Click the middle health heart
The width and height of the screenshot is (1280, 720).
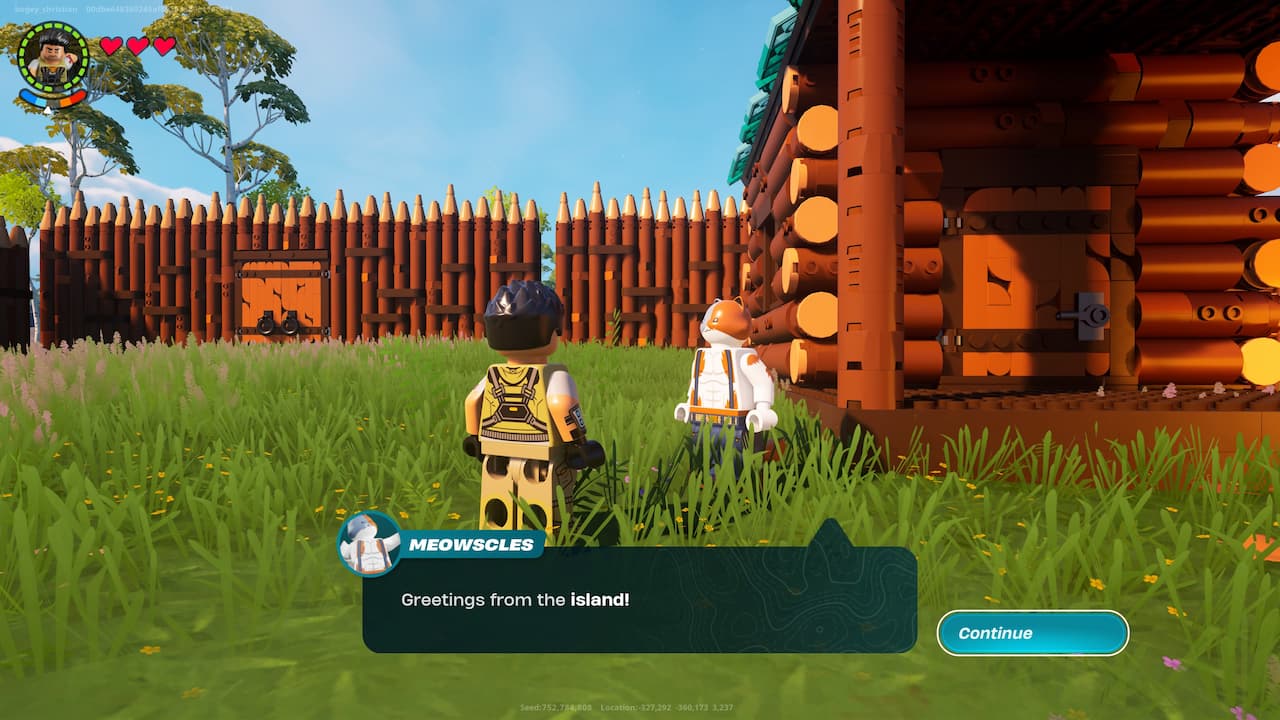(138, 46)
